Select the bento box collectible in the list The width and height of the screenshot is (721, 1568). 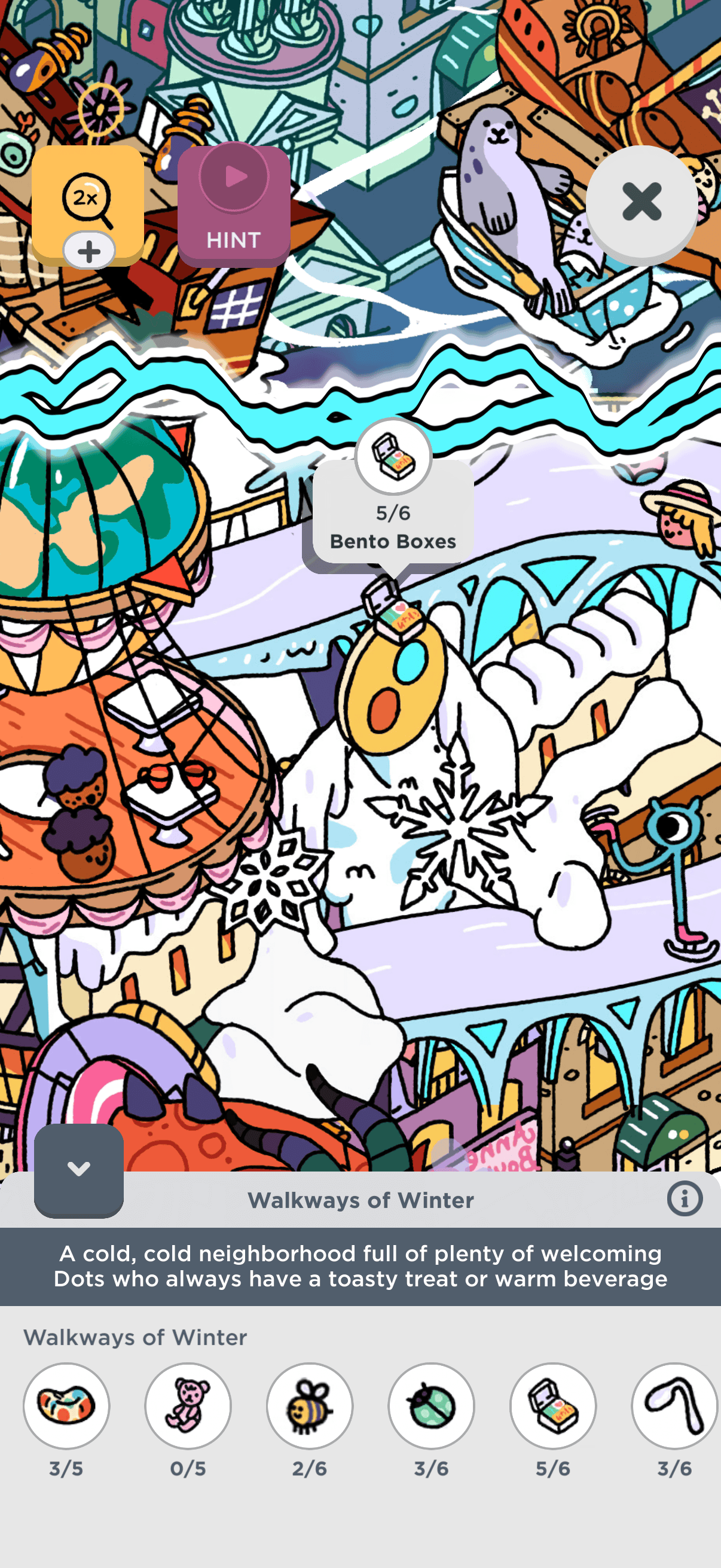point(553,1405)
